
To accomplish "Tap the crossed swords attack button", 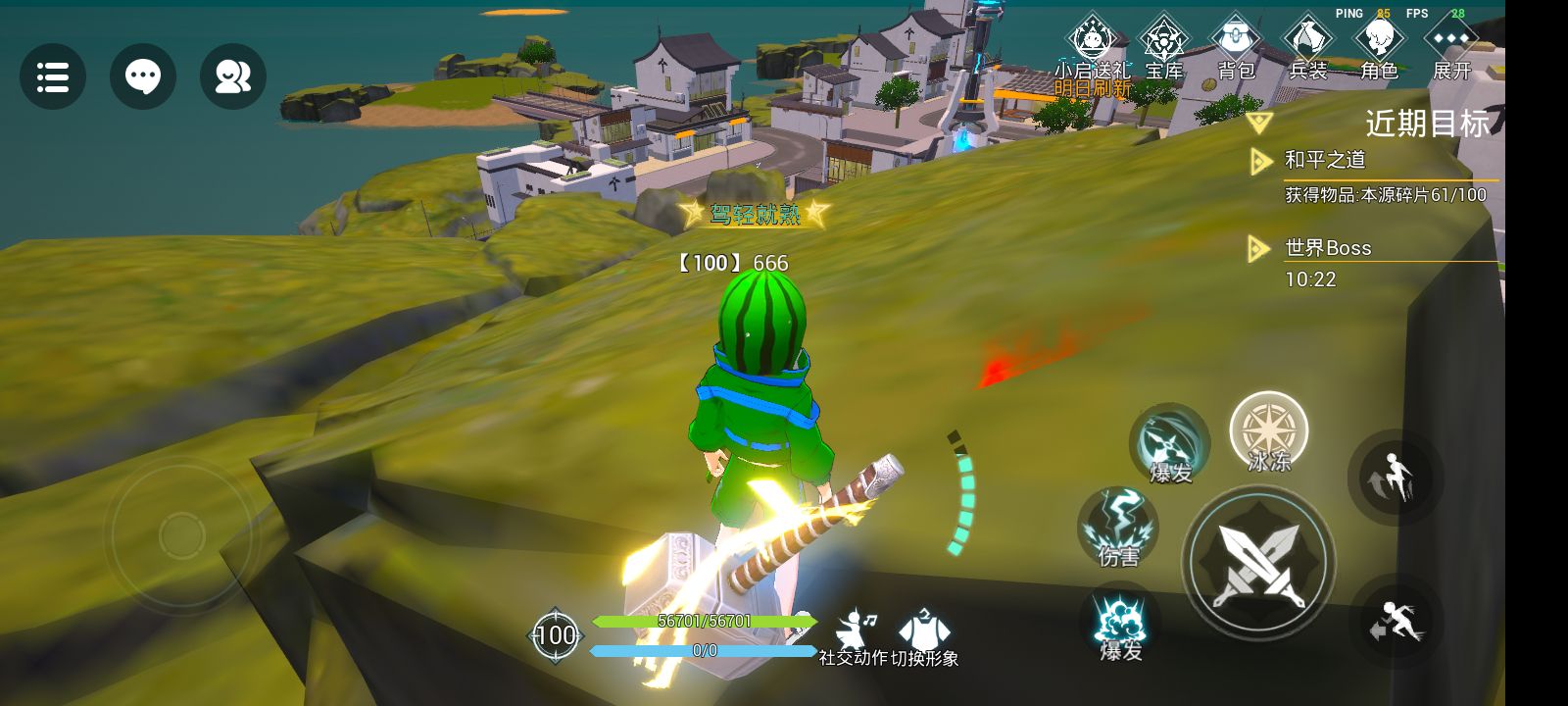I will pos(1258,563).
